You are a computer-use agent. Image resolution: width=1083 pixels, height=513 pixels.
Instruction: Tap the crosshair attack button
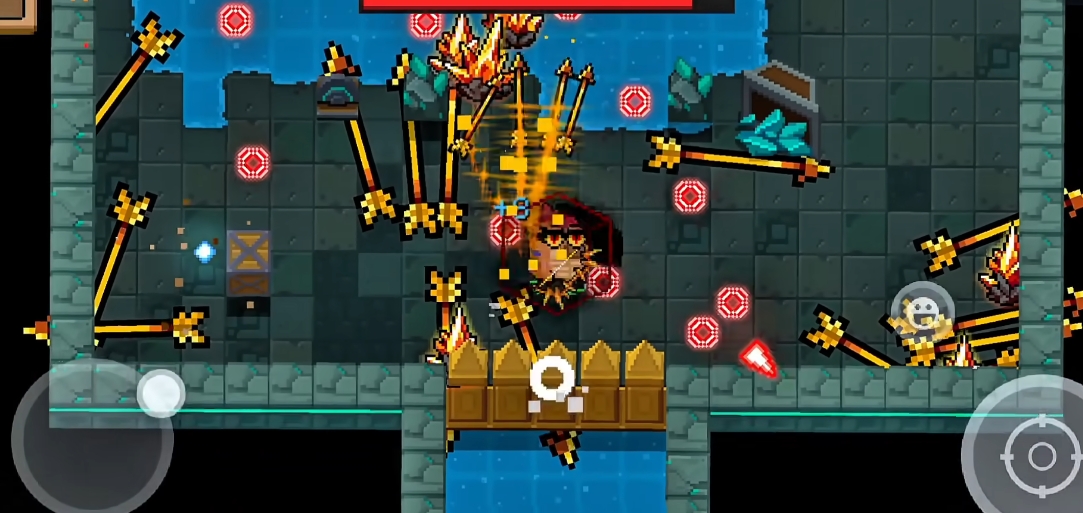[x=1041, y=457]
